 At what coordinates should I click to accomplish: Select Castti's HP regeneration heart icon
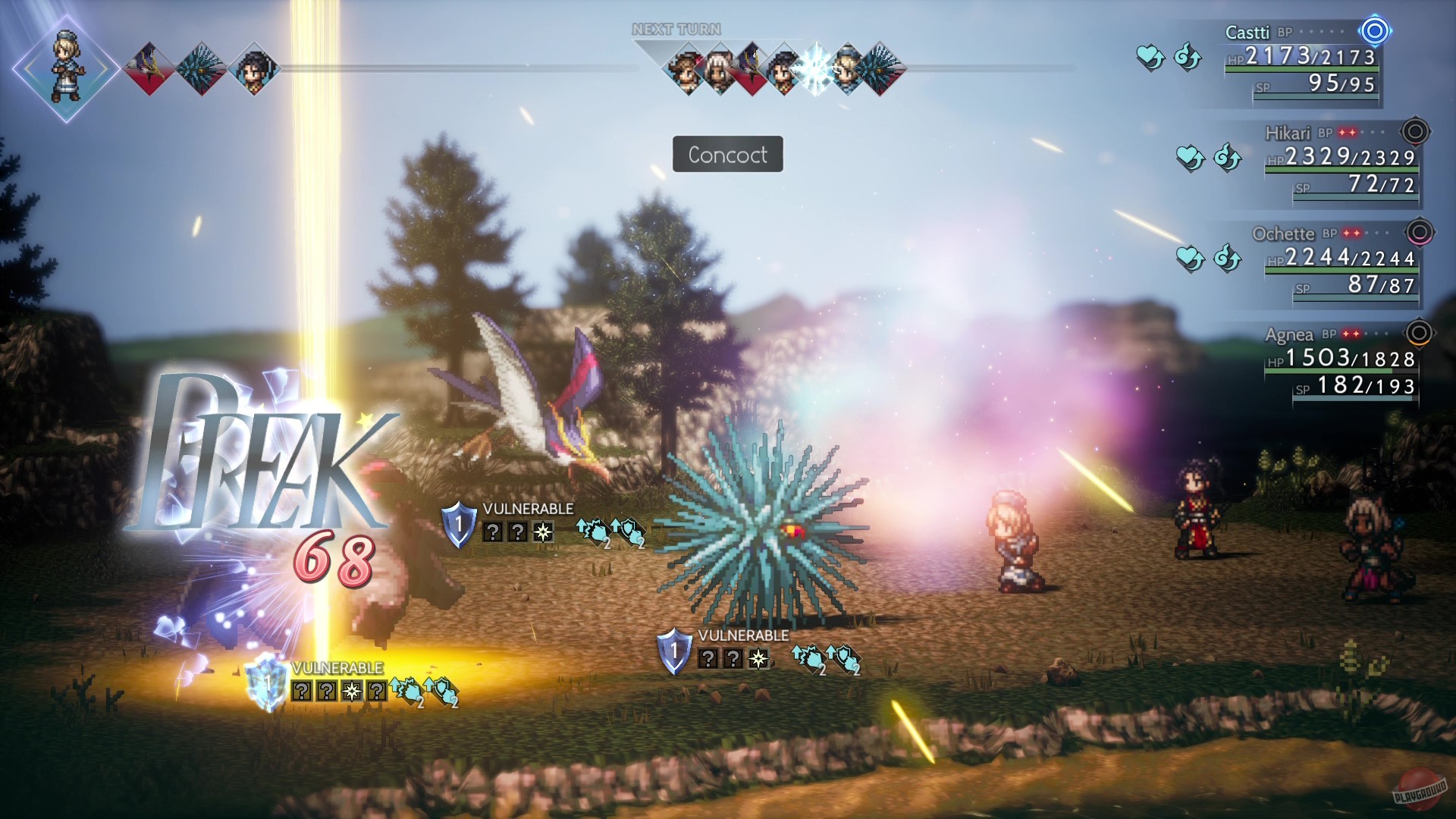click(1149, 57)
